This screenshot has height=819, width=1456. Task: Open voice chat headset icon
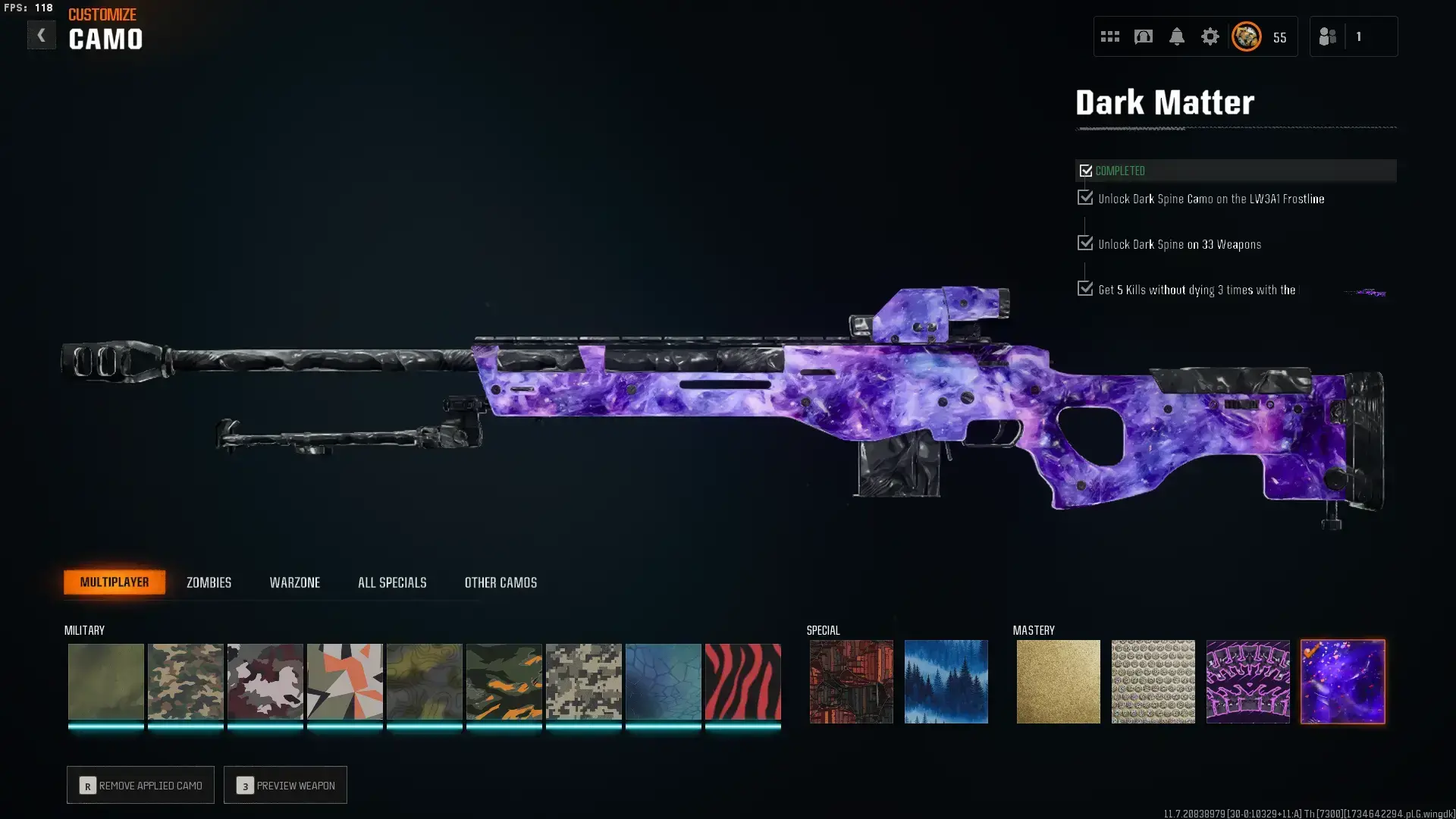[x=1144, y=36]
